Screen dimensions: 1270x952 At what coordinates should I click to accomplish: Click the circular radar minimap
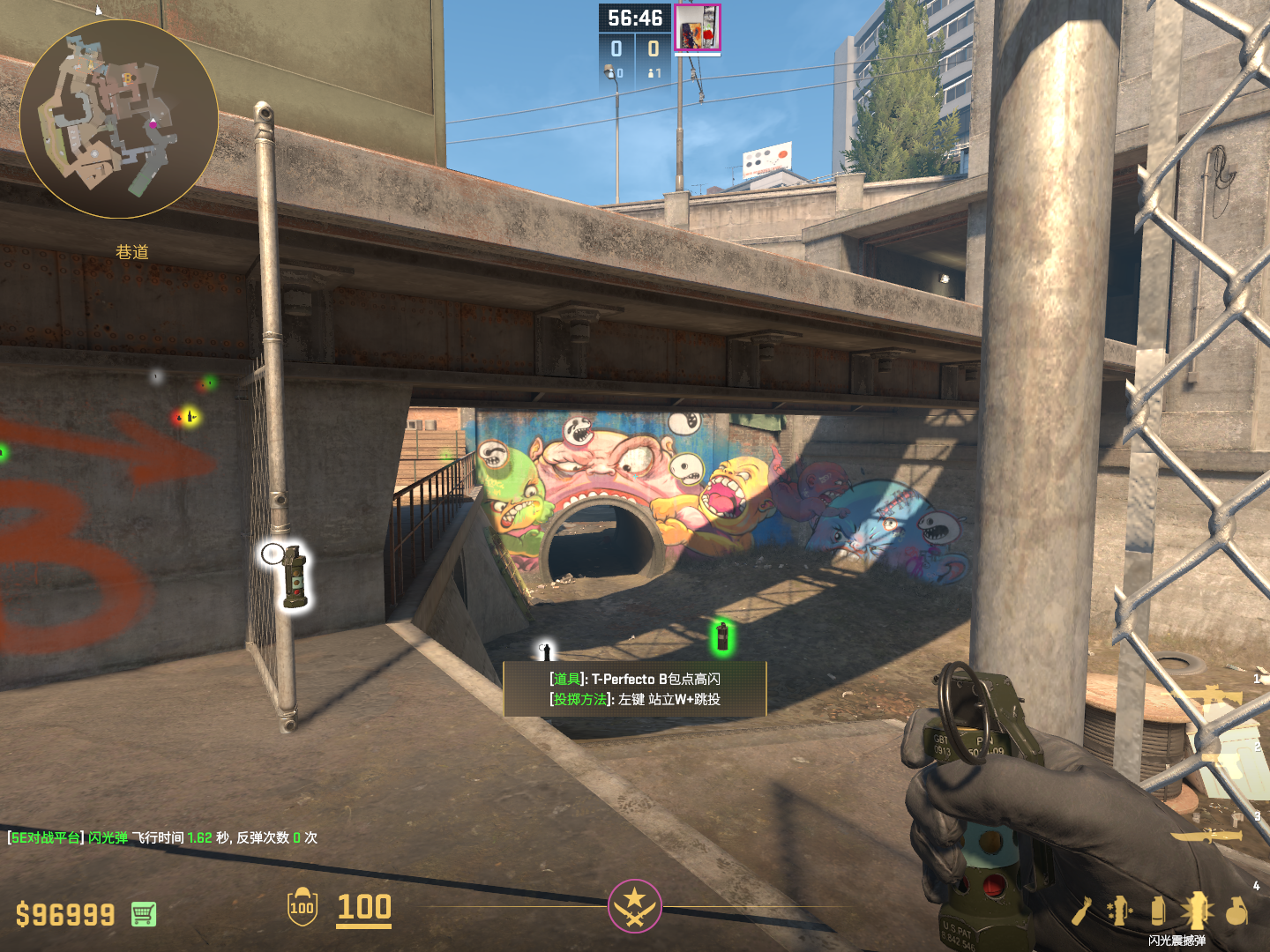119,119
